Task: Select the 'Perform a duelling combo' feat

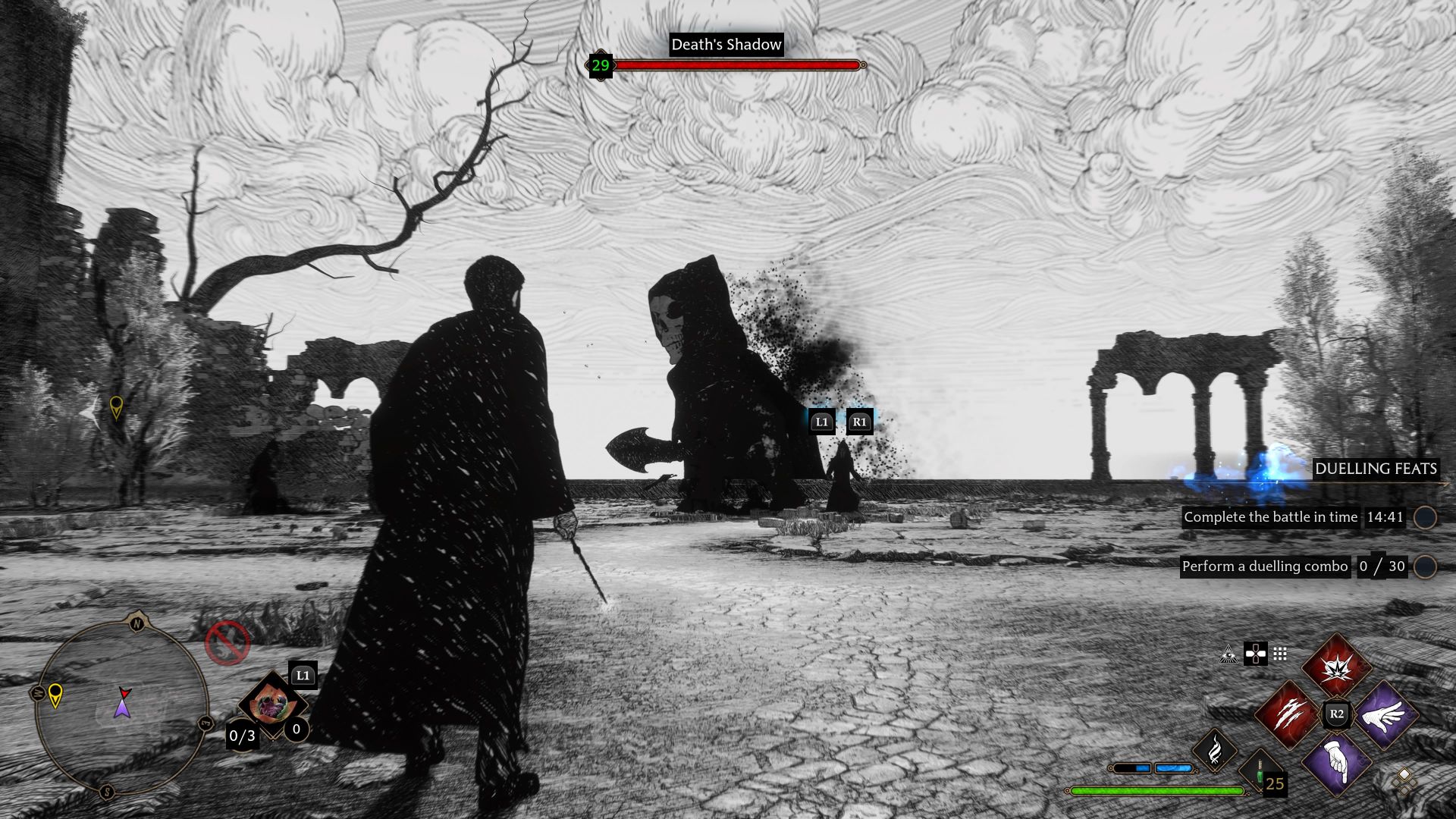Action: tap(1265, 566)
